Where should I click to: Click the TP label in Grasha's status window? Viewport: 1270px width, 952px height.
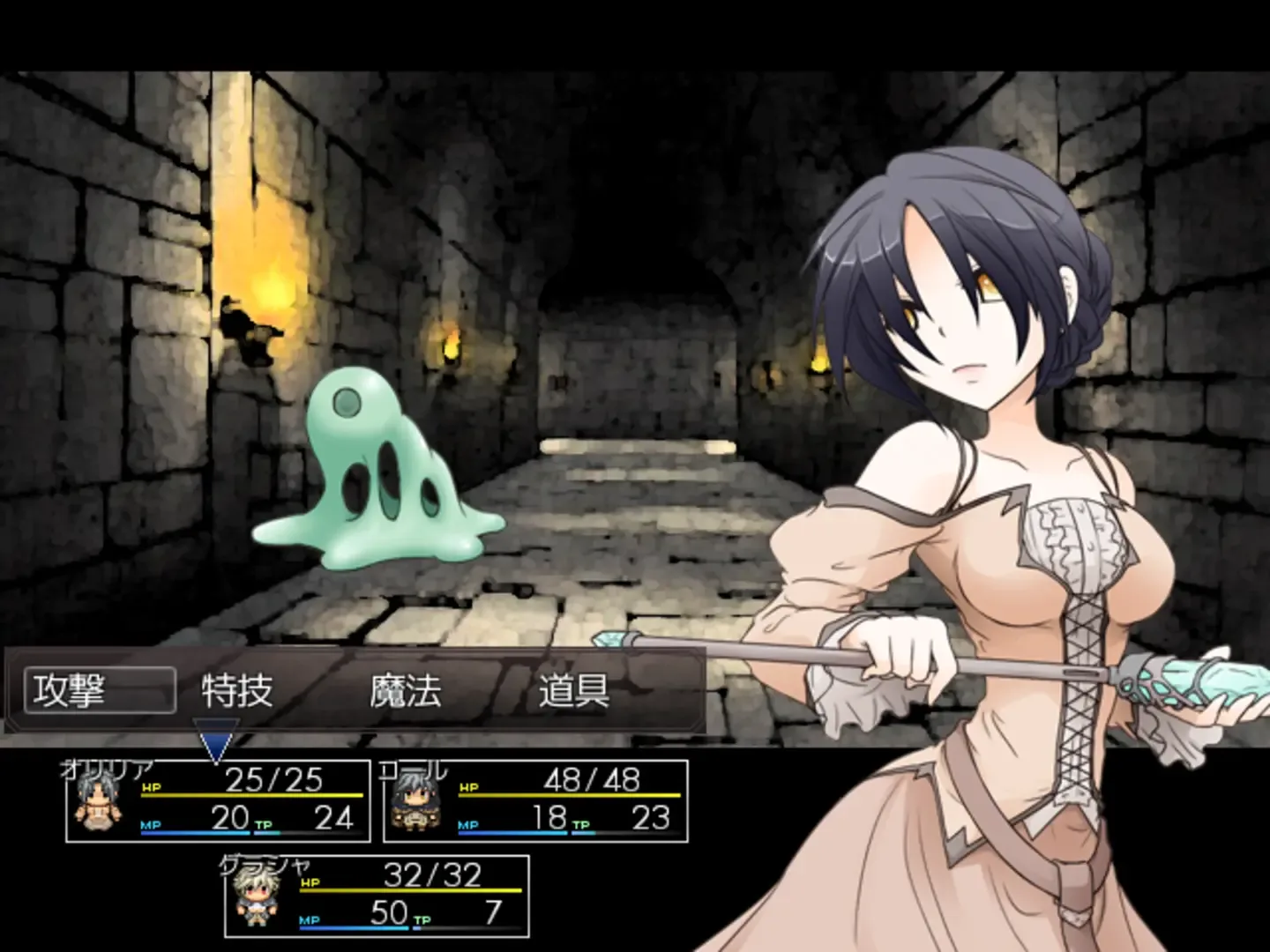pyautogui.click(x=422, y=919)
